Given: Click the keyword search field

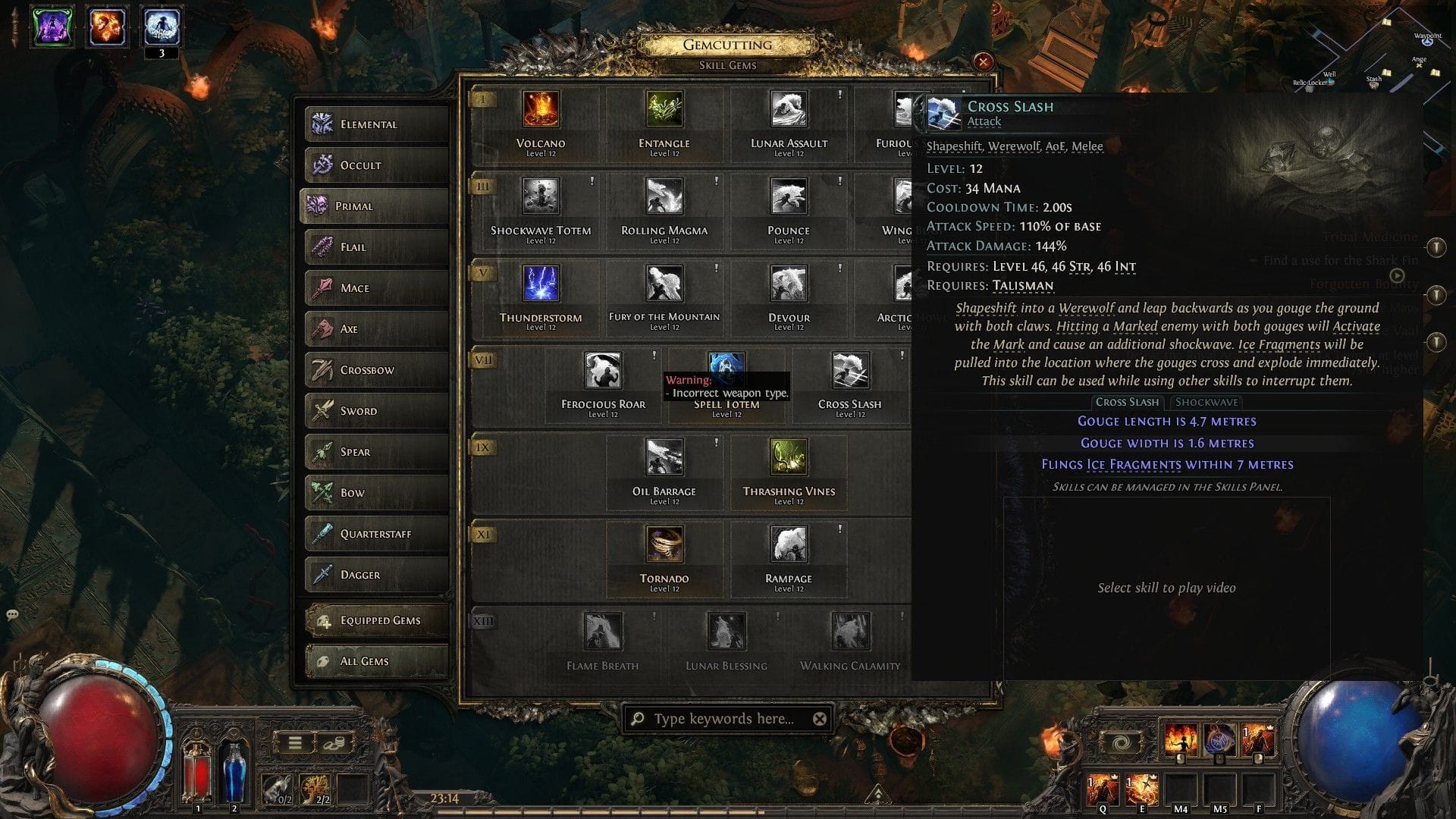Looking at the screenshot, I should click(724, 717).
